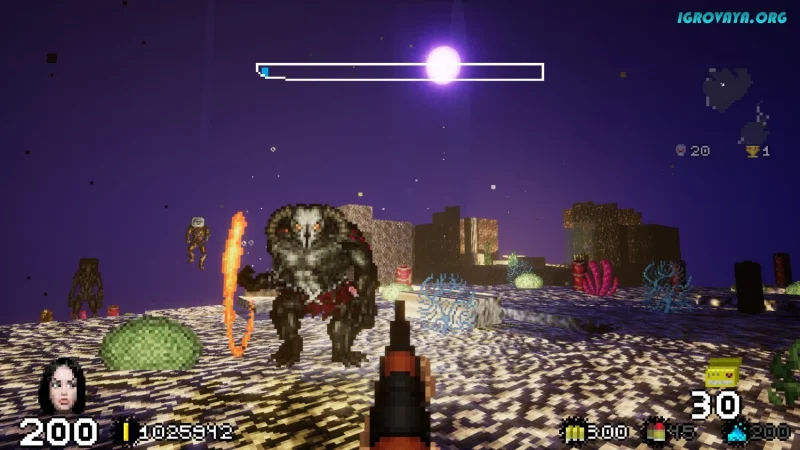The width and height of the screenshot is (800, 450).
Task: Click the skull kill counter icon
Action: pyautogui.click(x=681, y=151)
